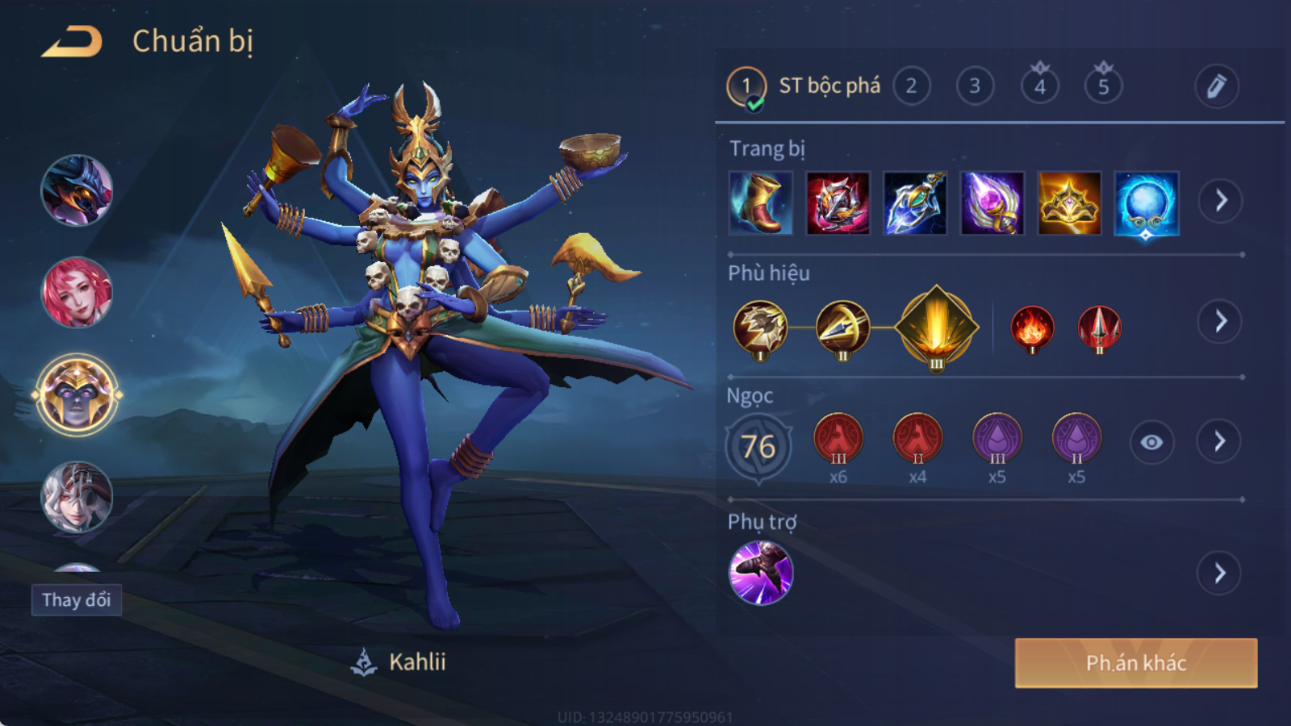
Task: Choose locked preset slot 5
Action: click(x=1103, y=86)
